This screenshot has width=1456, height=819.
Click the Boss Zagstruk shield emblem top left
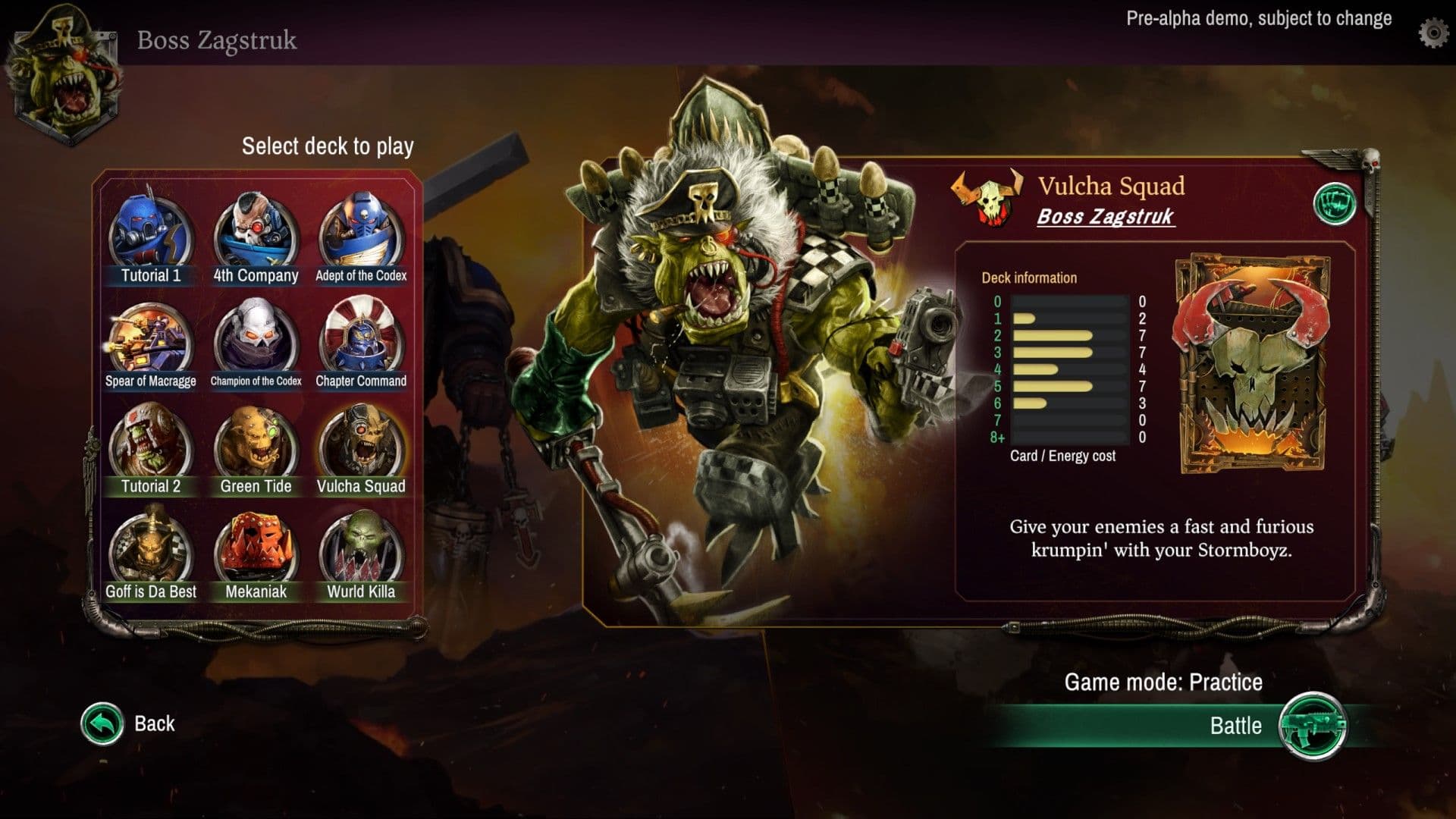(64, 76)
